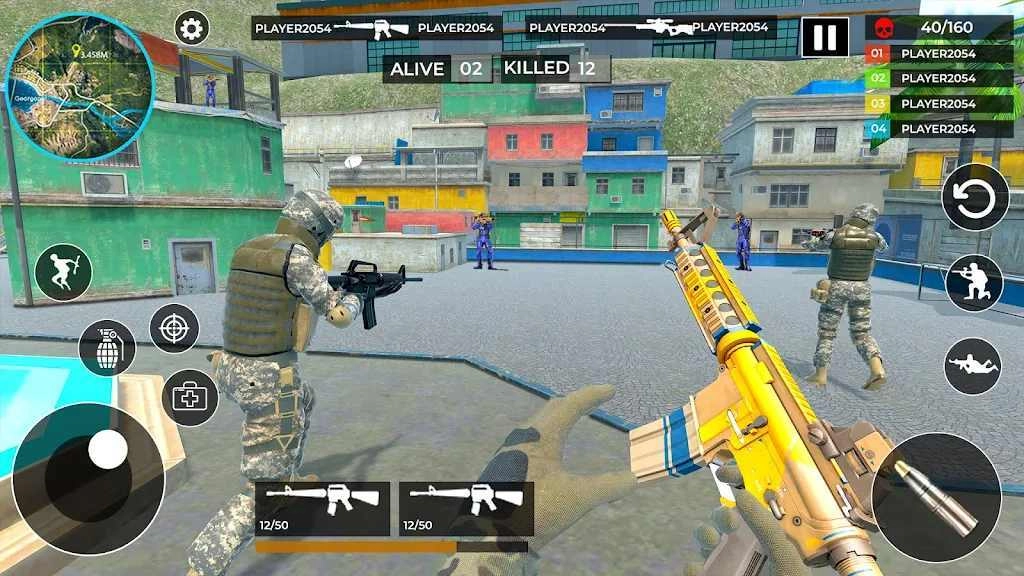Select rank 01 leaderboard row

(938, 53)
